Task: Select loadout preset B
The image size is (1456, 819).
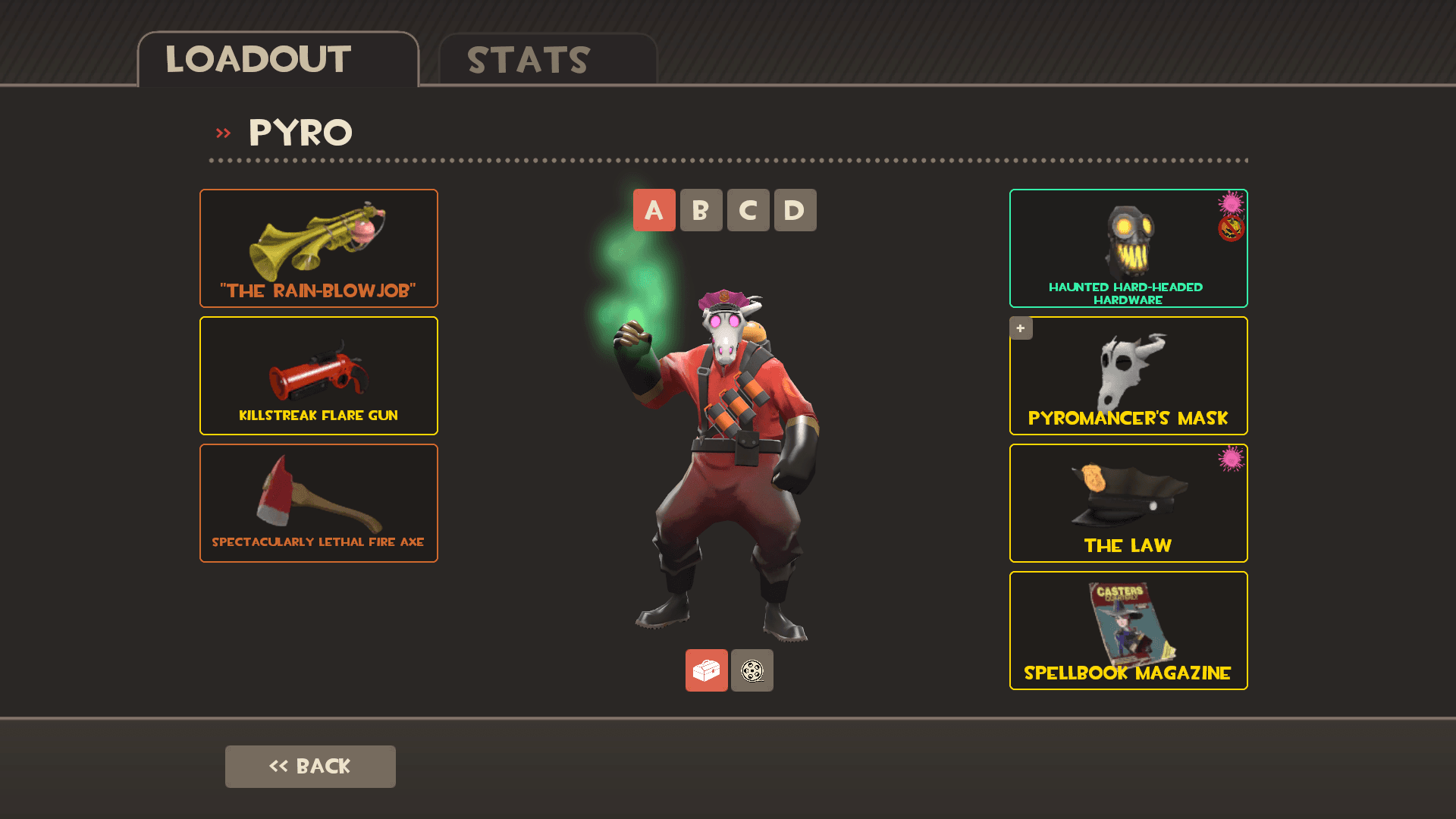Action: tap(701, 210)
